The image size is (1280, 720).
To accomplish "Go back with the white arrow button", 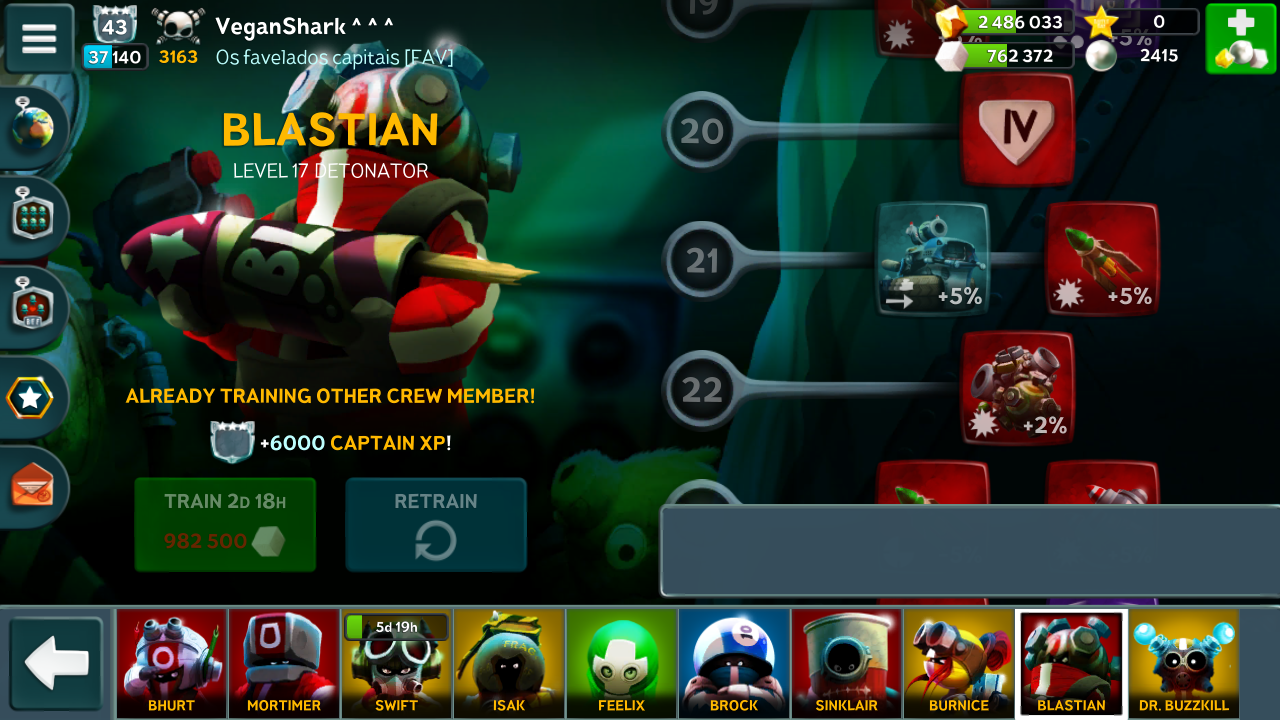I will tap(57, 662).
